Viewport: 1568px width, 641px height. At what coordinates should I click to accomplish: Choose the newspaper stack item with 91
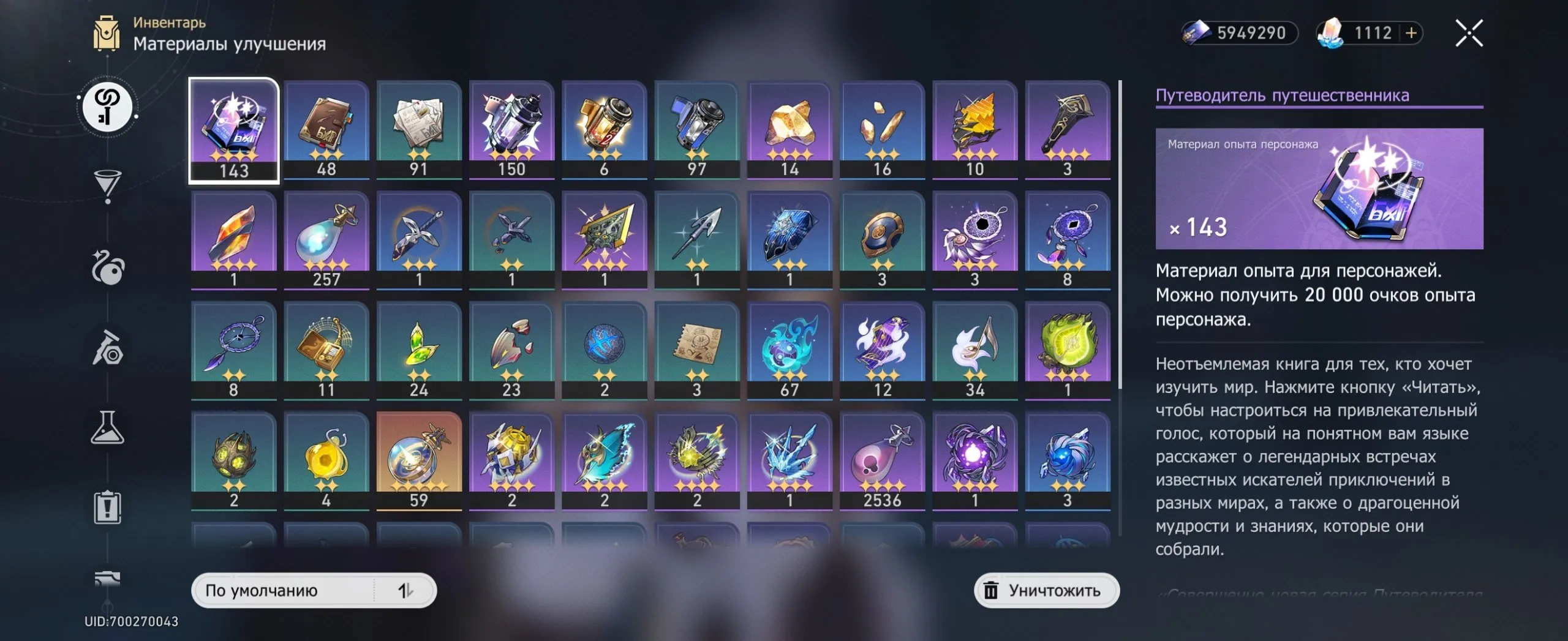pos(419,130)
